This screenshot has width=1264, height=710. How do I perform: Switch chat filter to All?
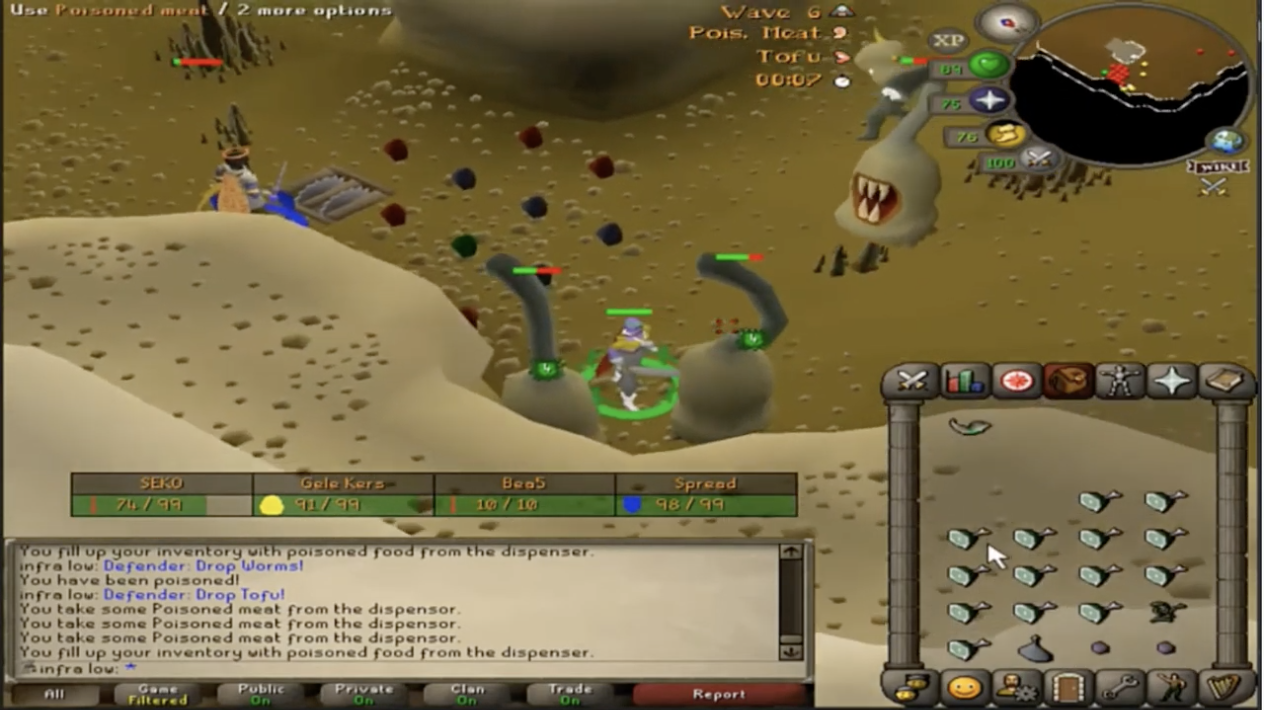(x=53, y=694)
